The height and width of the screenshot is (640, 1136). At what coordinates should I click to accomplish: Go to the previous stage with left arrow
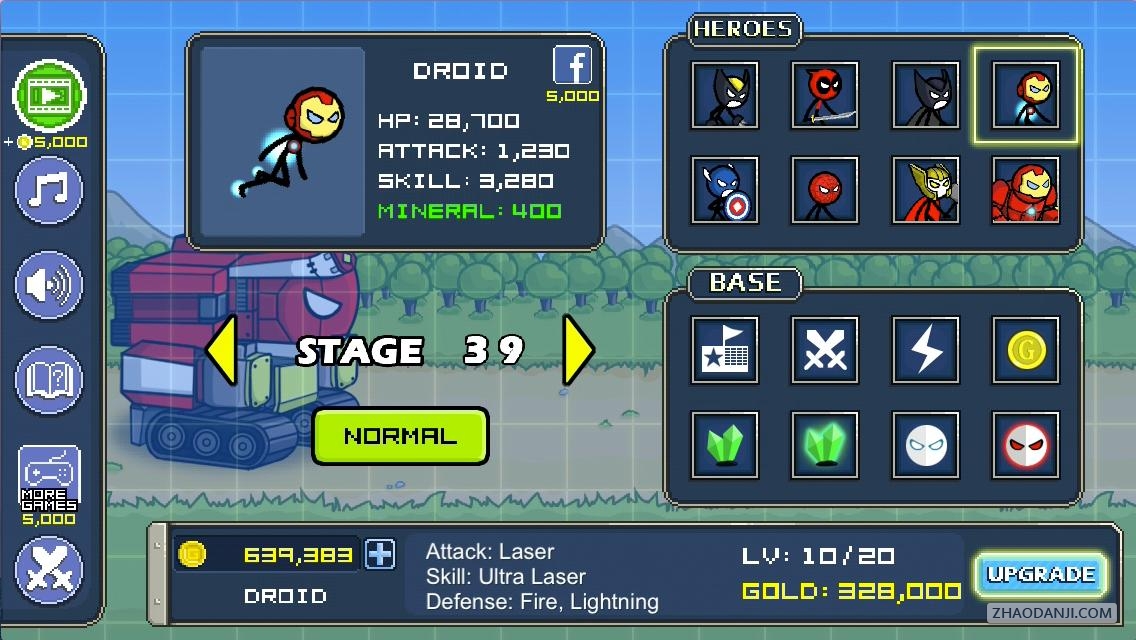pyautogui.click(x=222, y=350)
